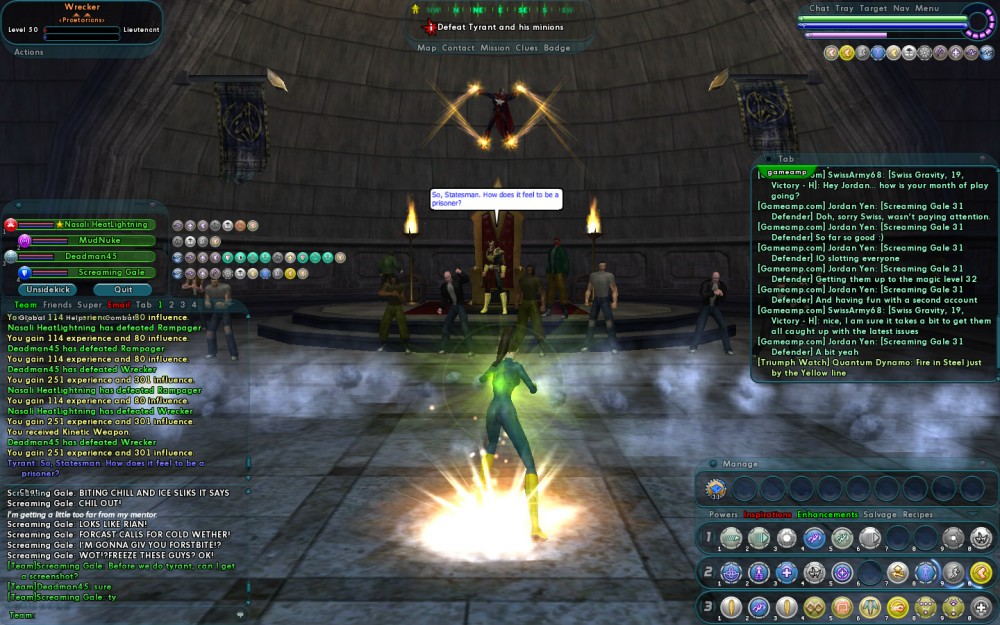1000x625 pixels.
Task: Click the Actions label under the target name
Action: tap(28, 52)
